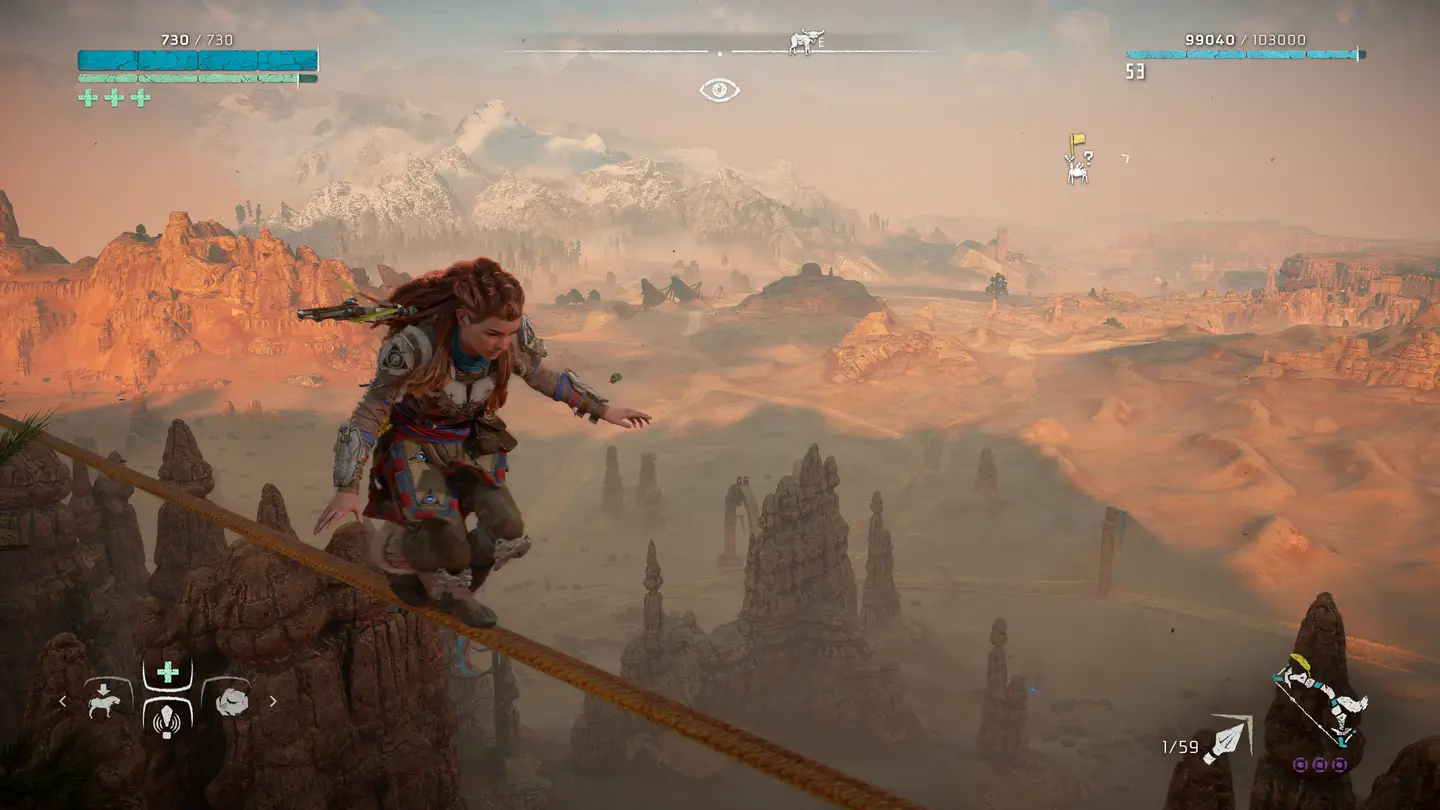Select the rock throwable slot
Viewport: 1440px width, 810px height.
(232, 700)
